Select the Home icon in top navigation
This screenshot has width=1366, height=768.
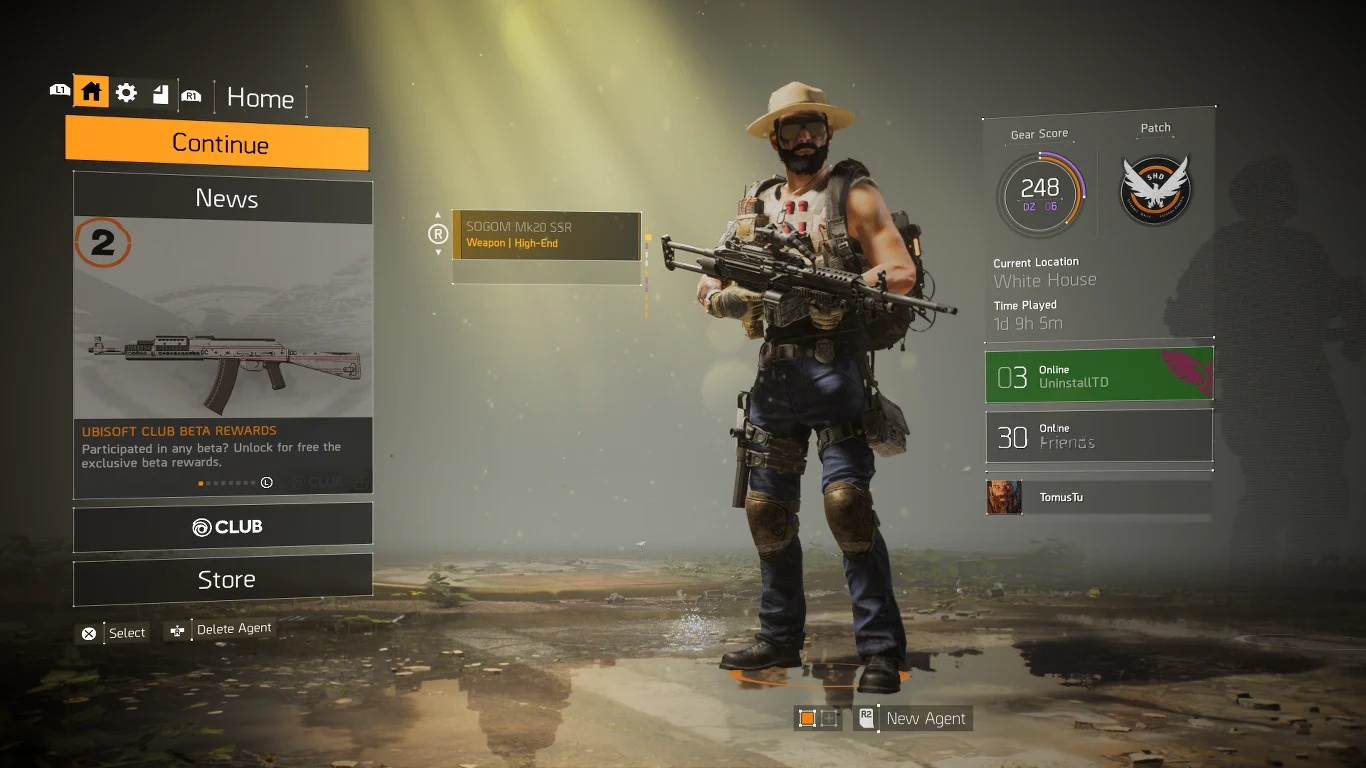point(91,91)
